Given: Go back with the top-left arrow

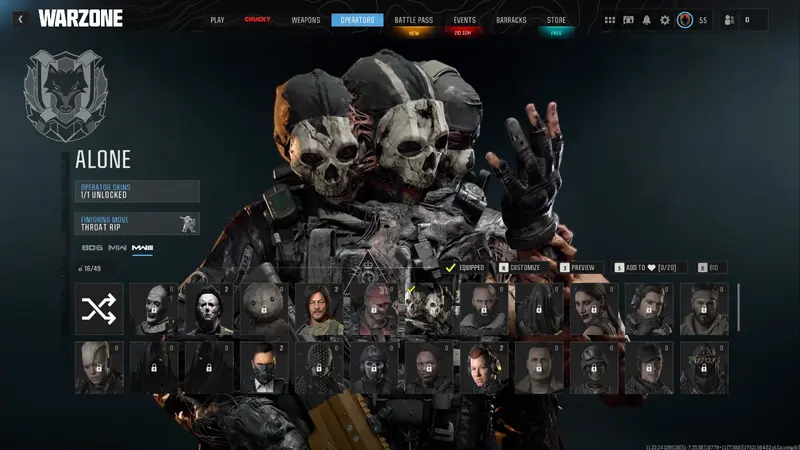Looking at the screenshot, I should (20, 19).
